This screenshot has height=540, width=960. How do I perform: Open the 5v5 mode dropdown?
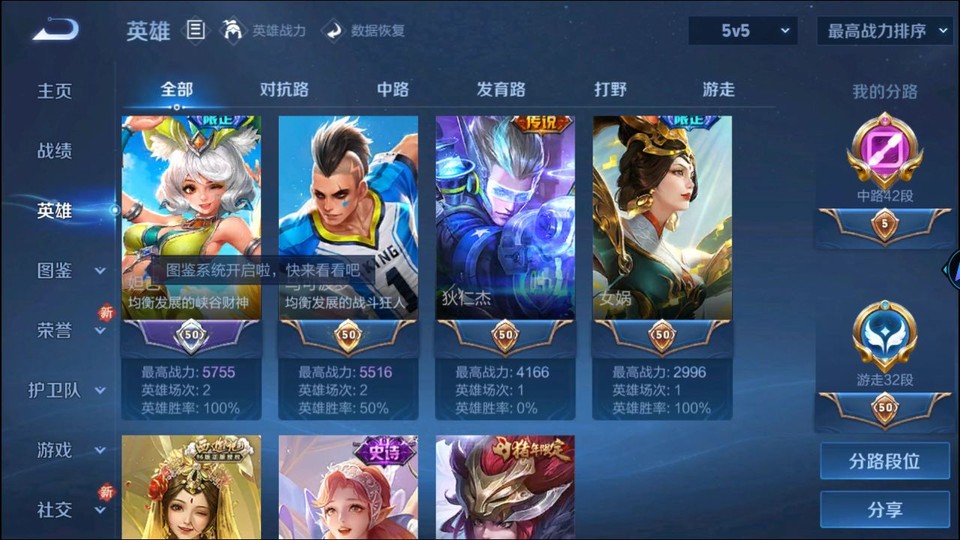click(x=743, y=31)
